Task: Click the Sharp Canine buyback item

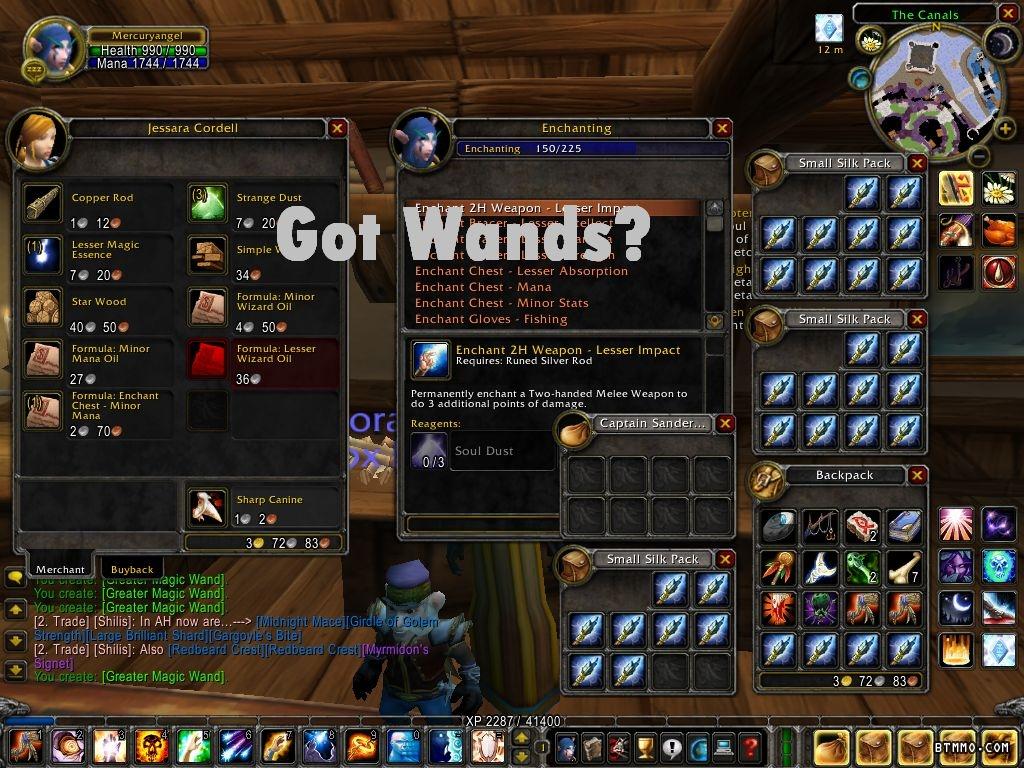Action: [x=208, y=508]
